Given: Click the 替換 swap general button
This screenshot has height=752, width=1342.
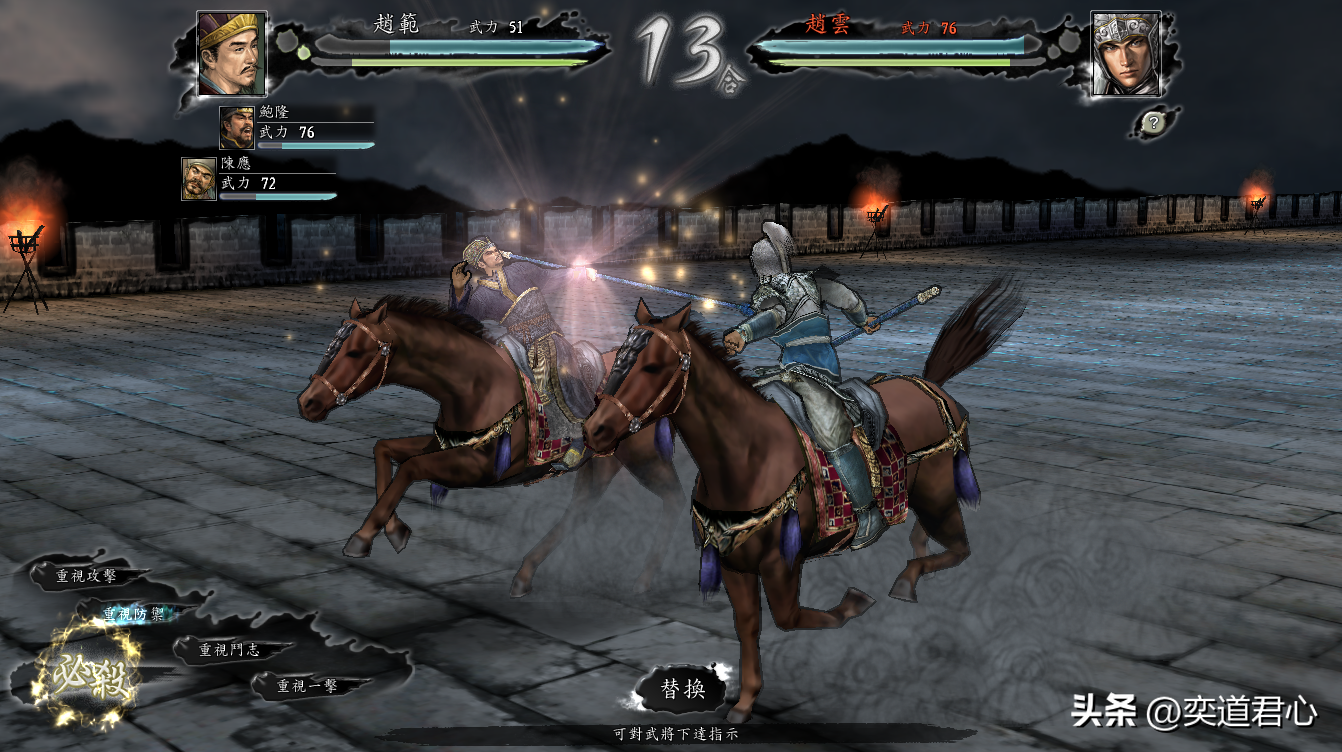Looking at the screenshot, I should point(683,689).
